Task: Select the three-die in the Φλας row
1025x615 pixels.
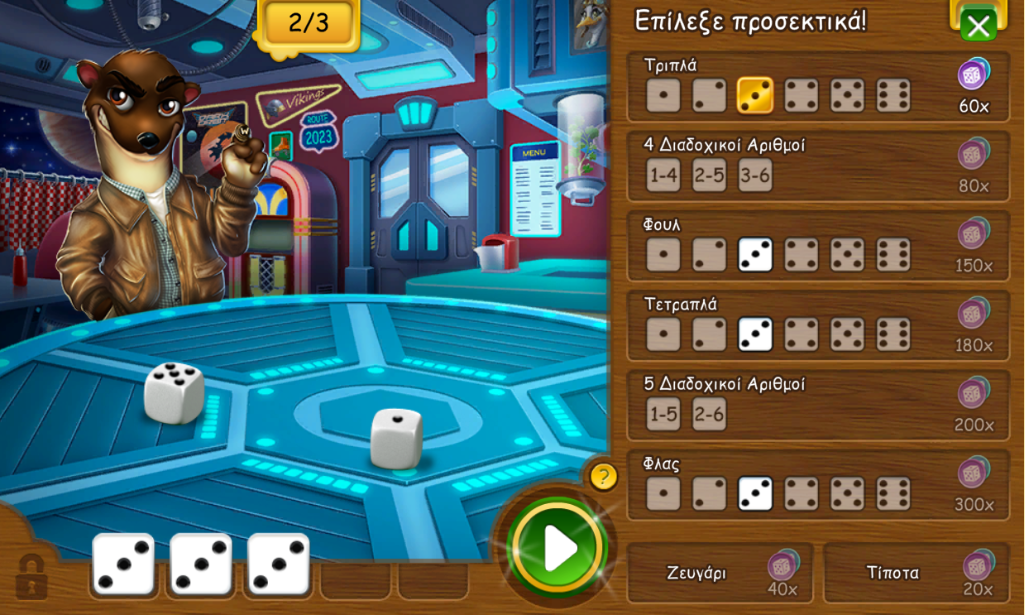Action: 755,494
